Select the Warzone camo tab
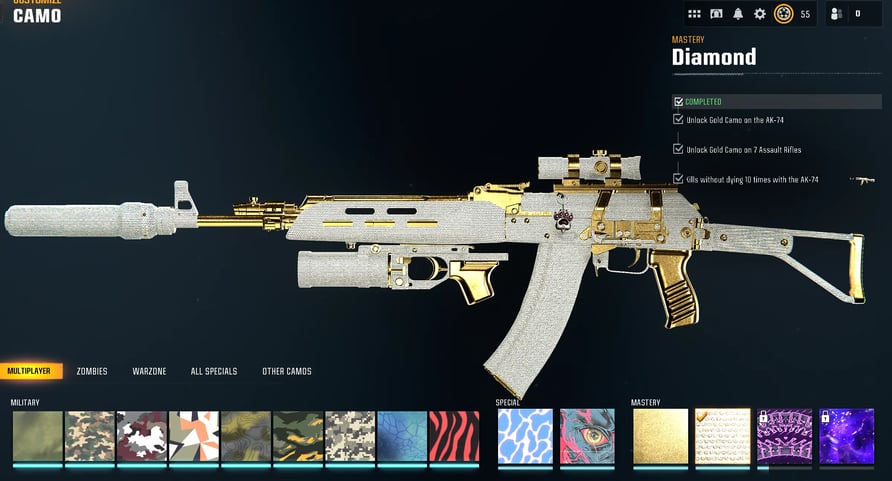The width and height of the screenshot is (892, 481). (149, 371)
